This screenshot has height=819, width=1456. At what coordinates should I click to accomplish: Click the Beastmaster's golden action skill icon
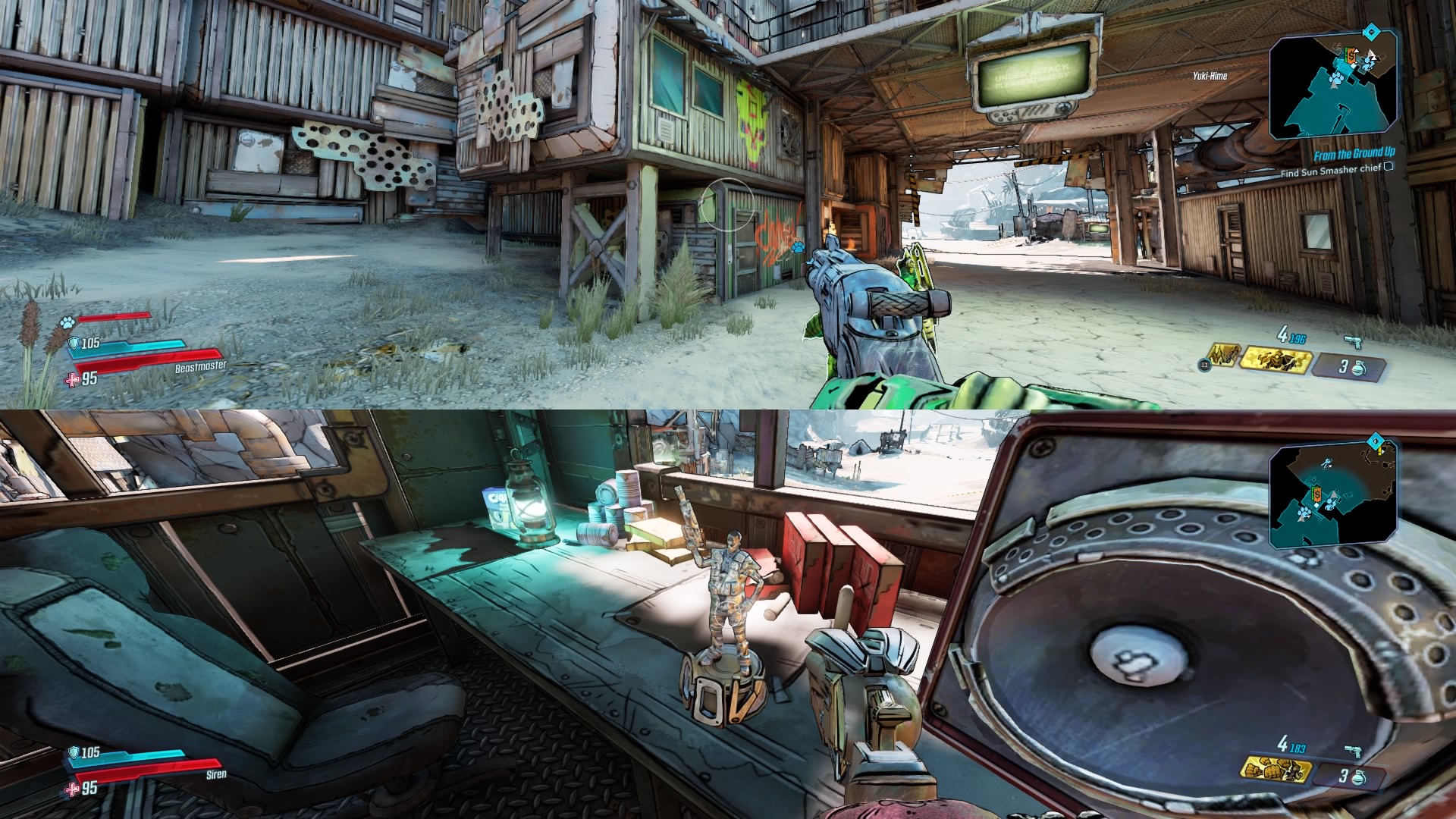pyautogui.click(x=1276, y=359)
